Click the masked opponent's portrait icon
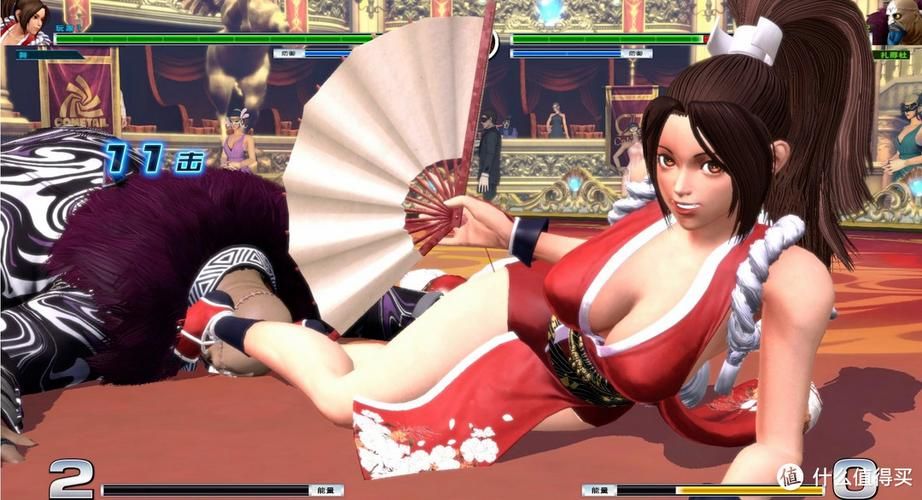This screenshot has height=500, width=922. point(899,20)
